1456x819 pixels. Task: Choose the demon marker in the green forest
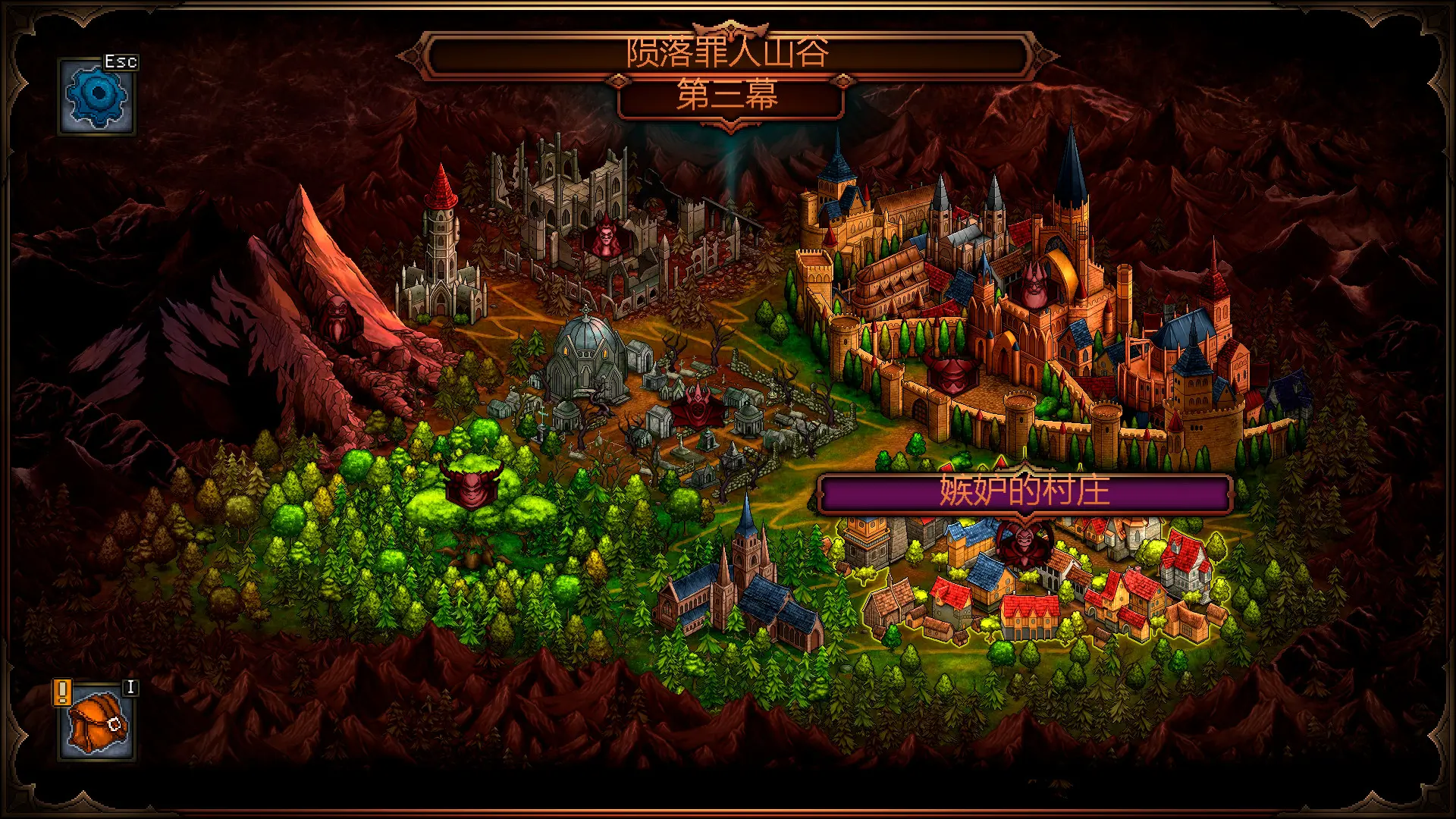coord(470,484)
